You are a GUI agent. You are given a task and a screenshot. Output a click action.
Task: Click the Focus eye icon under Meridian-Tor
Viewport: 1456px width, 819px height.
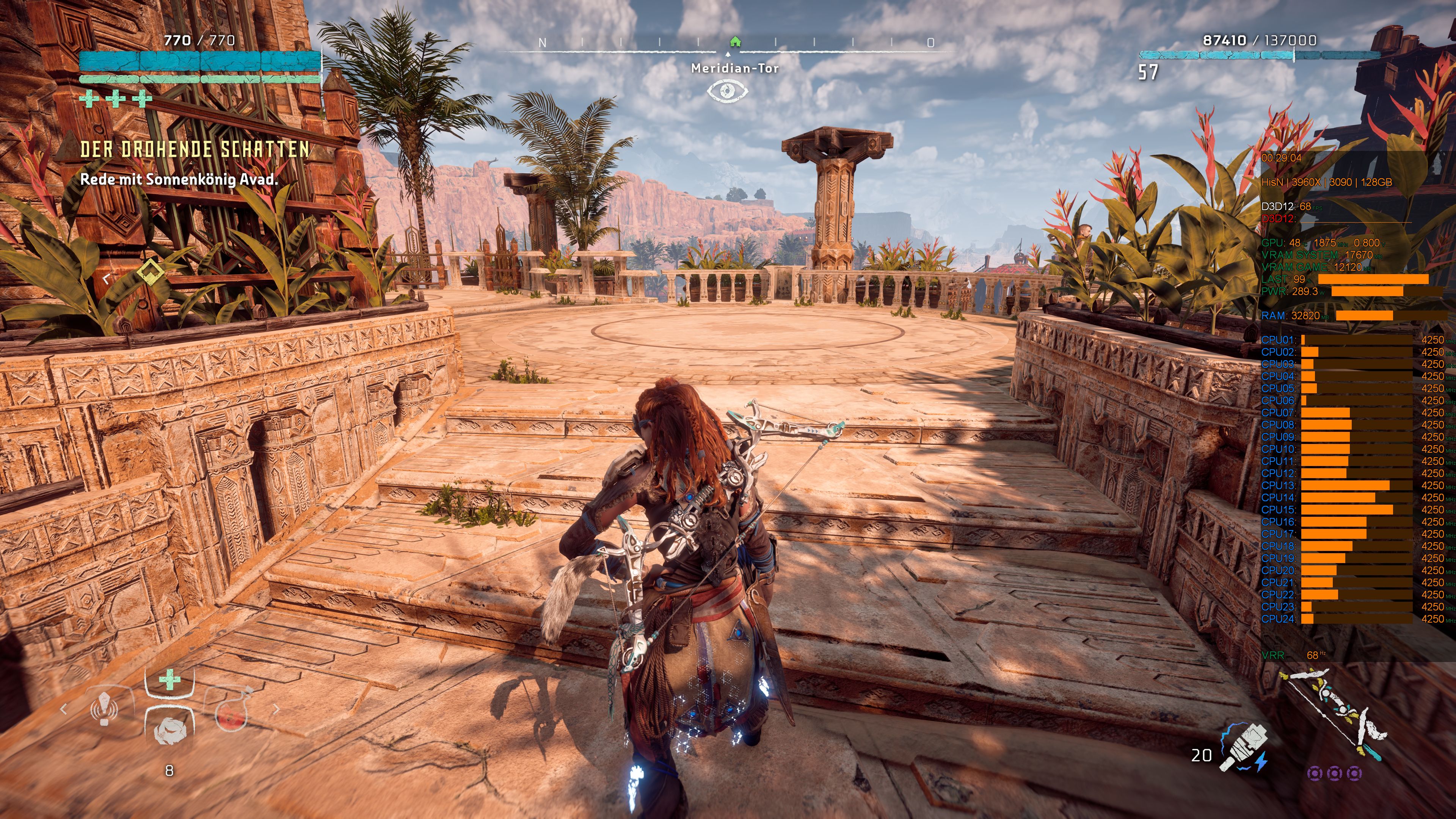point(728,91)
